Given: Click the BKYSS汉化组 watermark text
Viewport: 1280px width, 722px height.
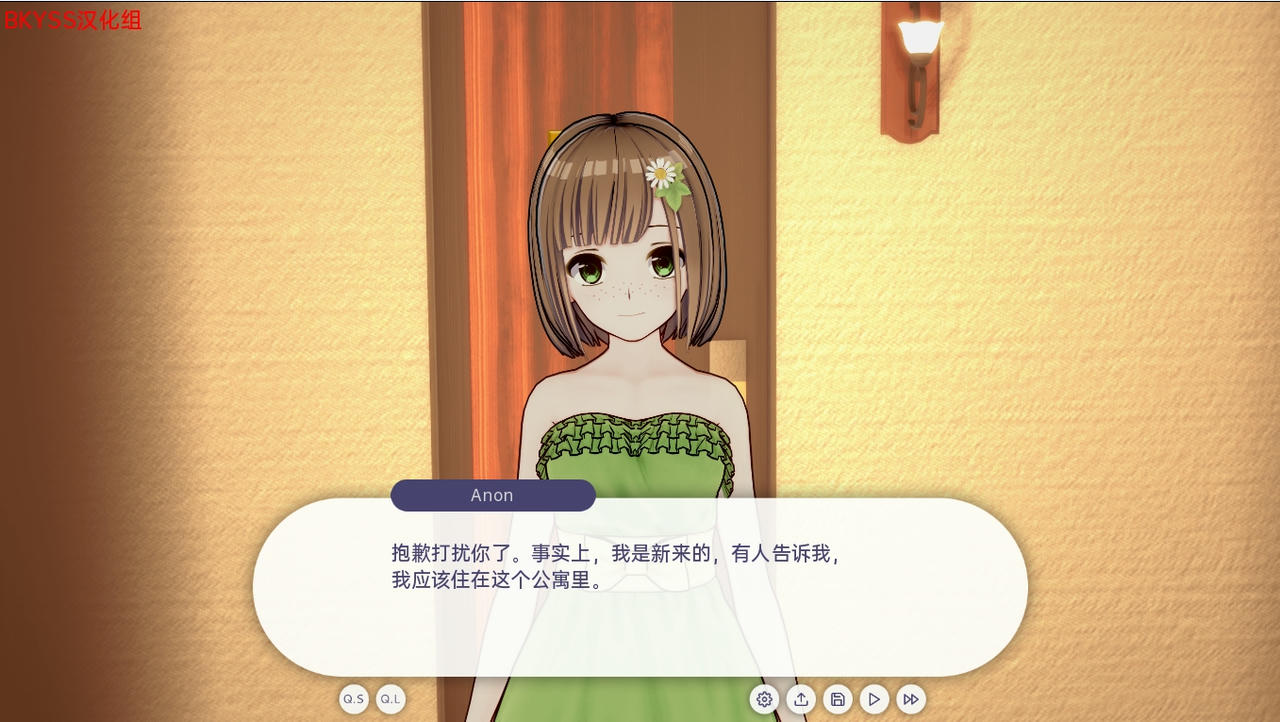Looking at the screenshot, I should (72, 19).
